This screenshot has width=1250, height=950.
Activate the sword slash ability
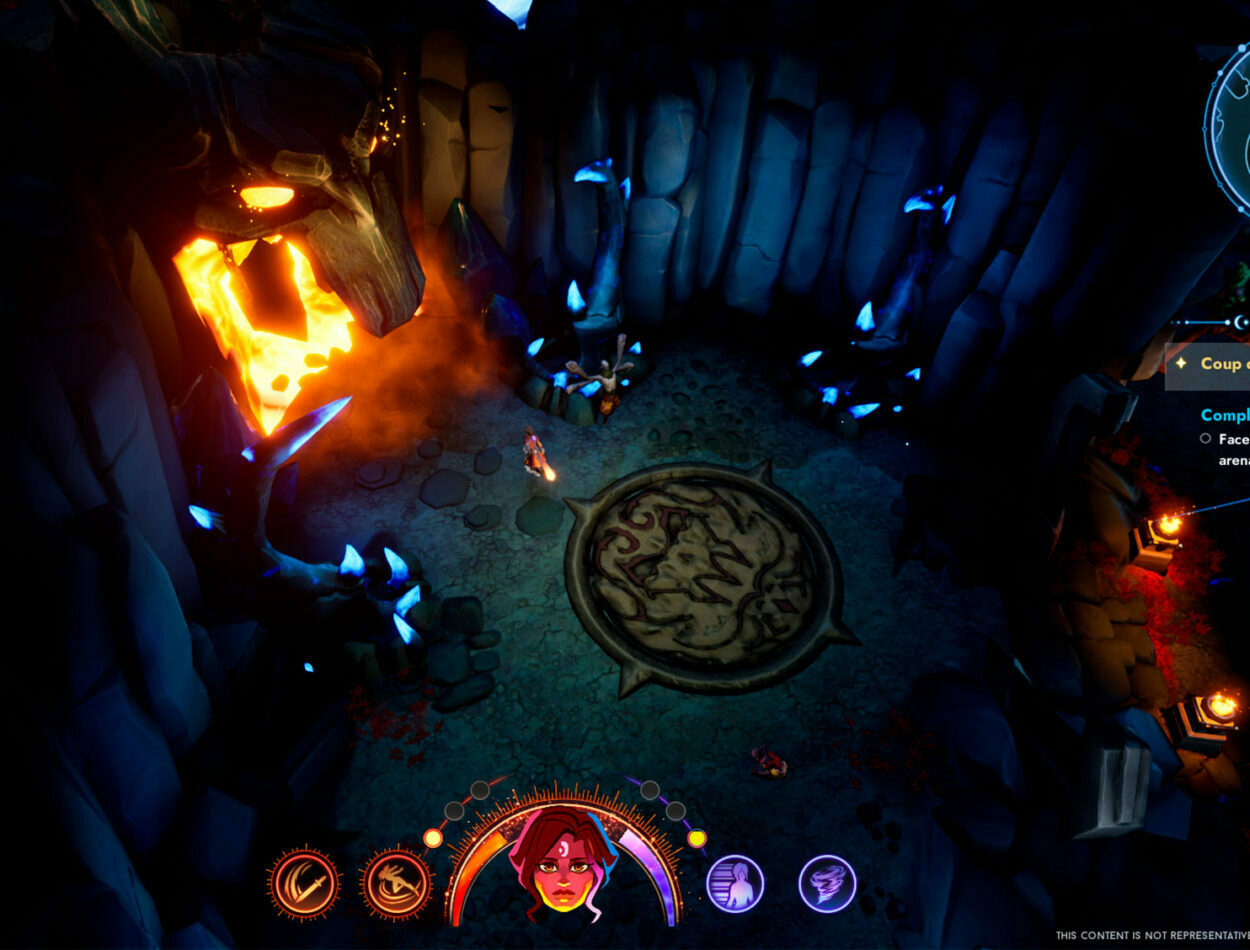[x=304, y=884]
